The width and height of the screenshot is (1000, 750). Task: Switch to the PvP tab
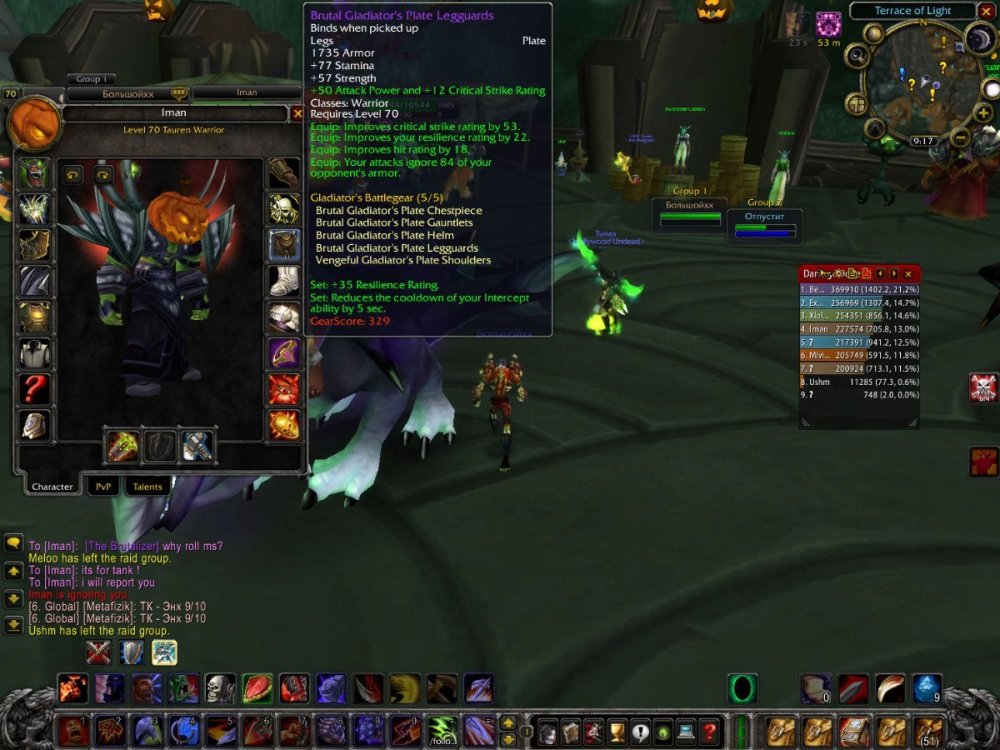tap(102, 486)
